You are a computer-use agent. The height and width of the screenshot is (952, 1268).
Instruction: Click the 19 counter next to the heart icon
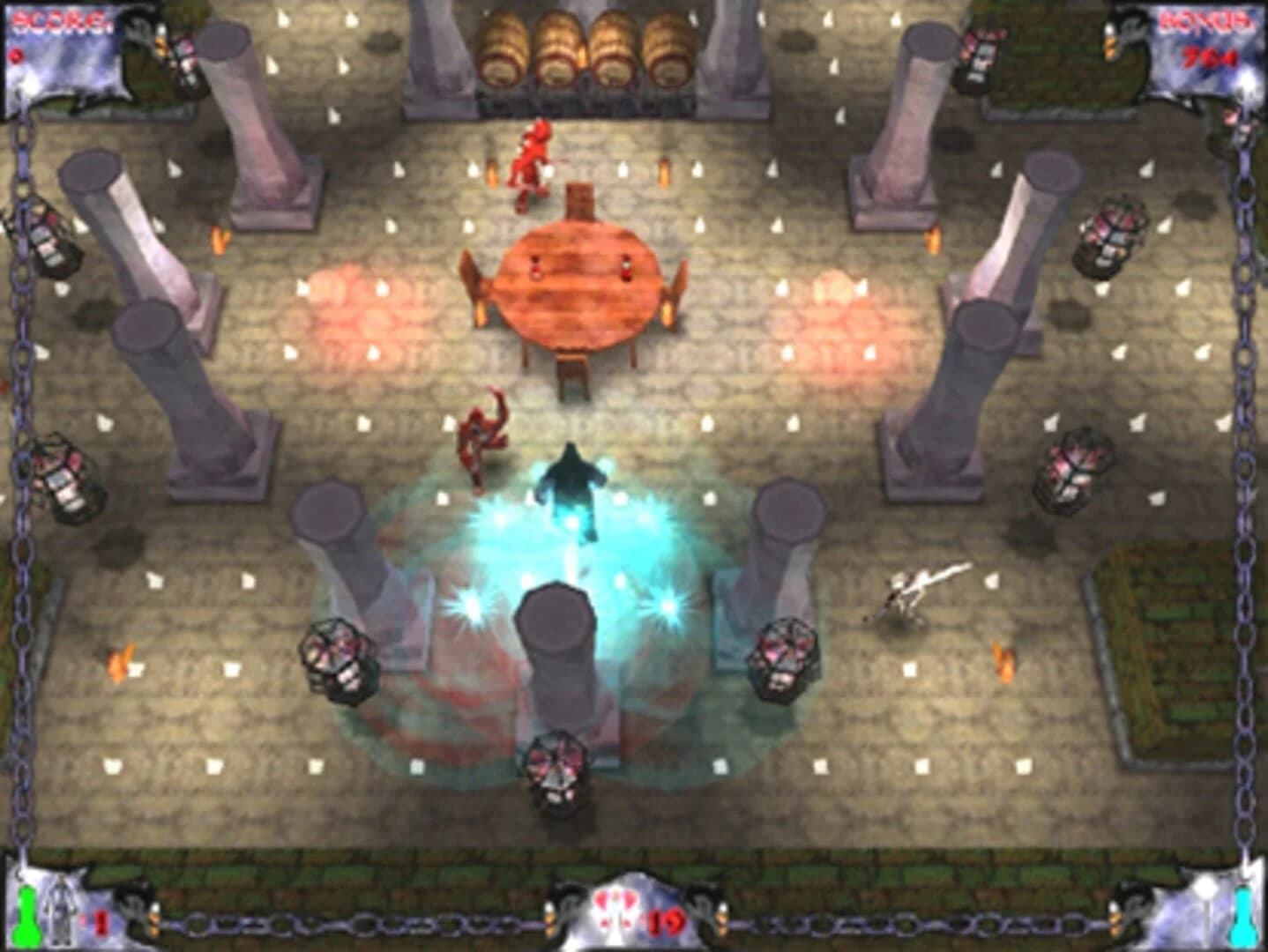tap(668, 922)
